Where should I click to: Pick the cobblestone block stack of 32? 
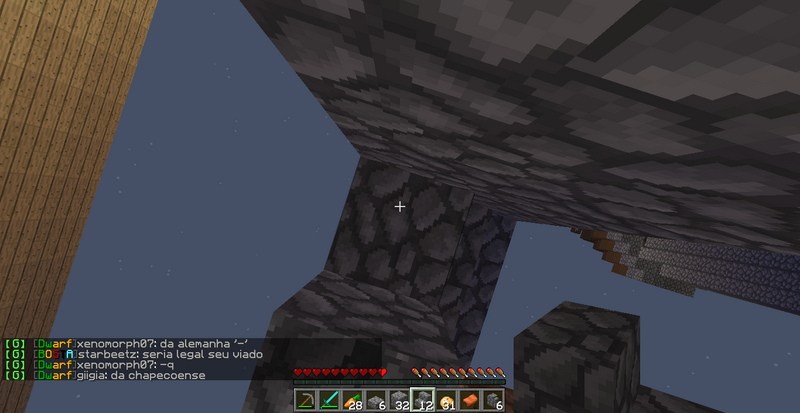click(x=399, y=401)
